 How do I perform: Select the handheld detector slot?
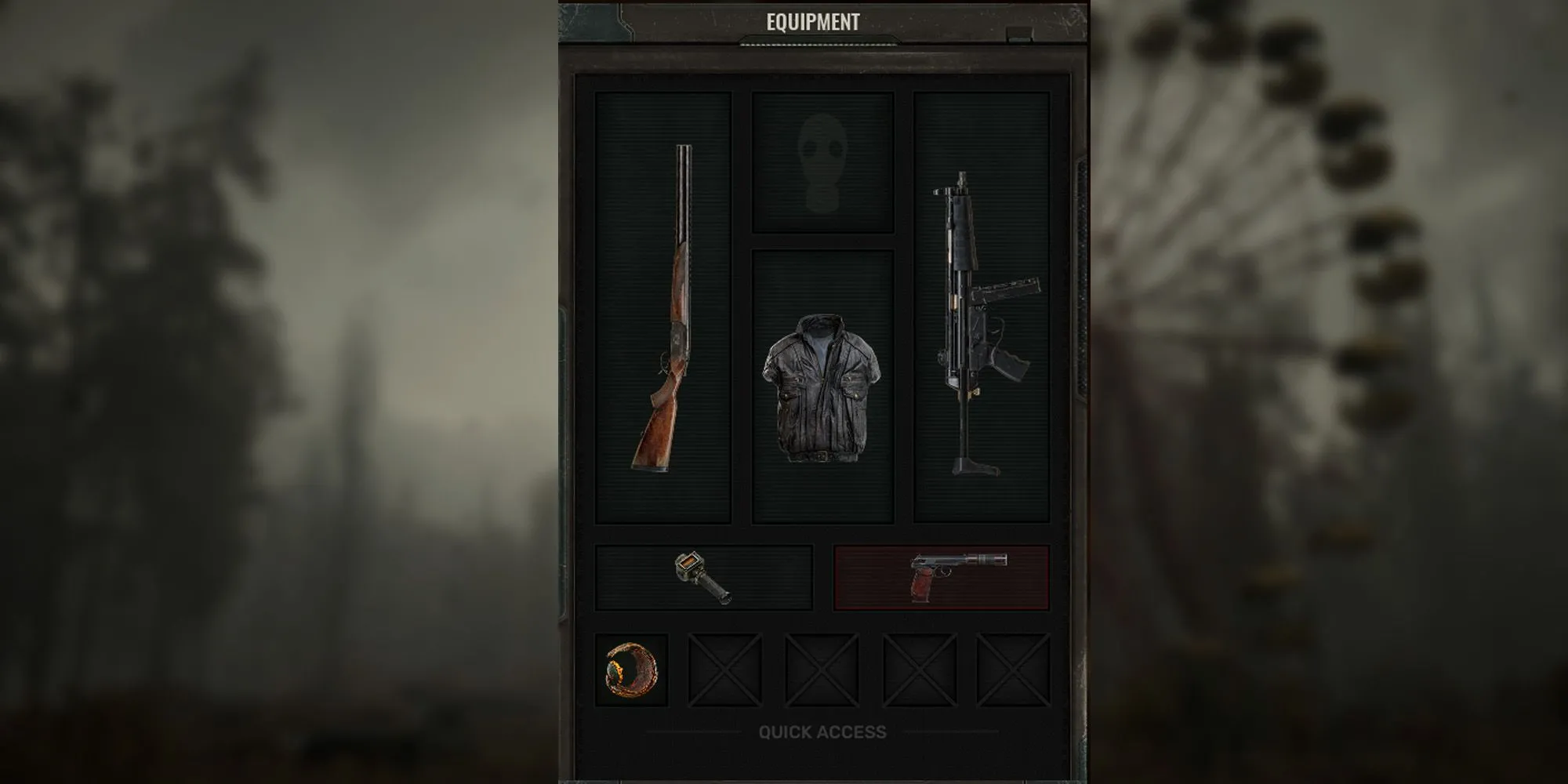[703, 578]
